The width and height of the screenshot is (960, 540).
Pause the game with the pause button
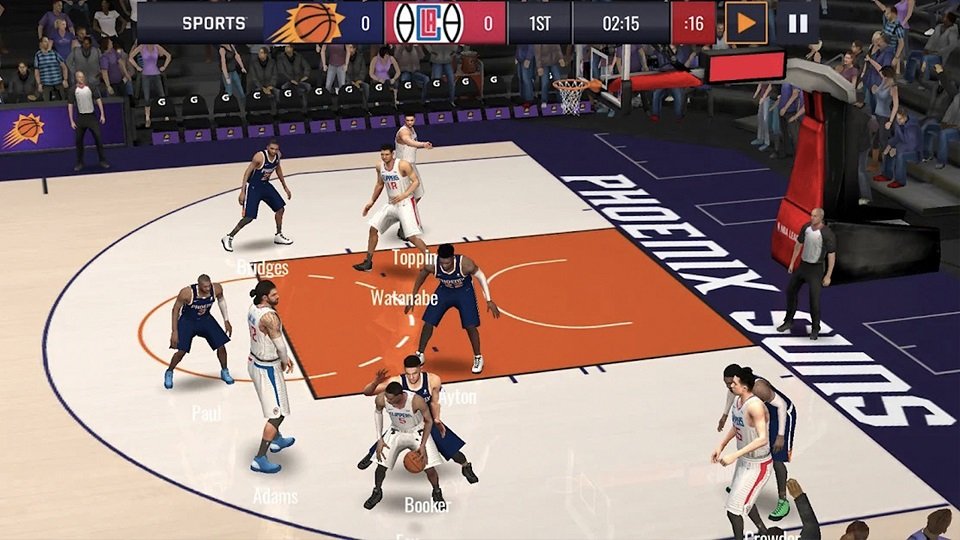coord(797,22)
